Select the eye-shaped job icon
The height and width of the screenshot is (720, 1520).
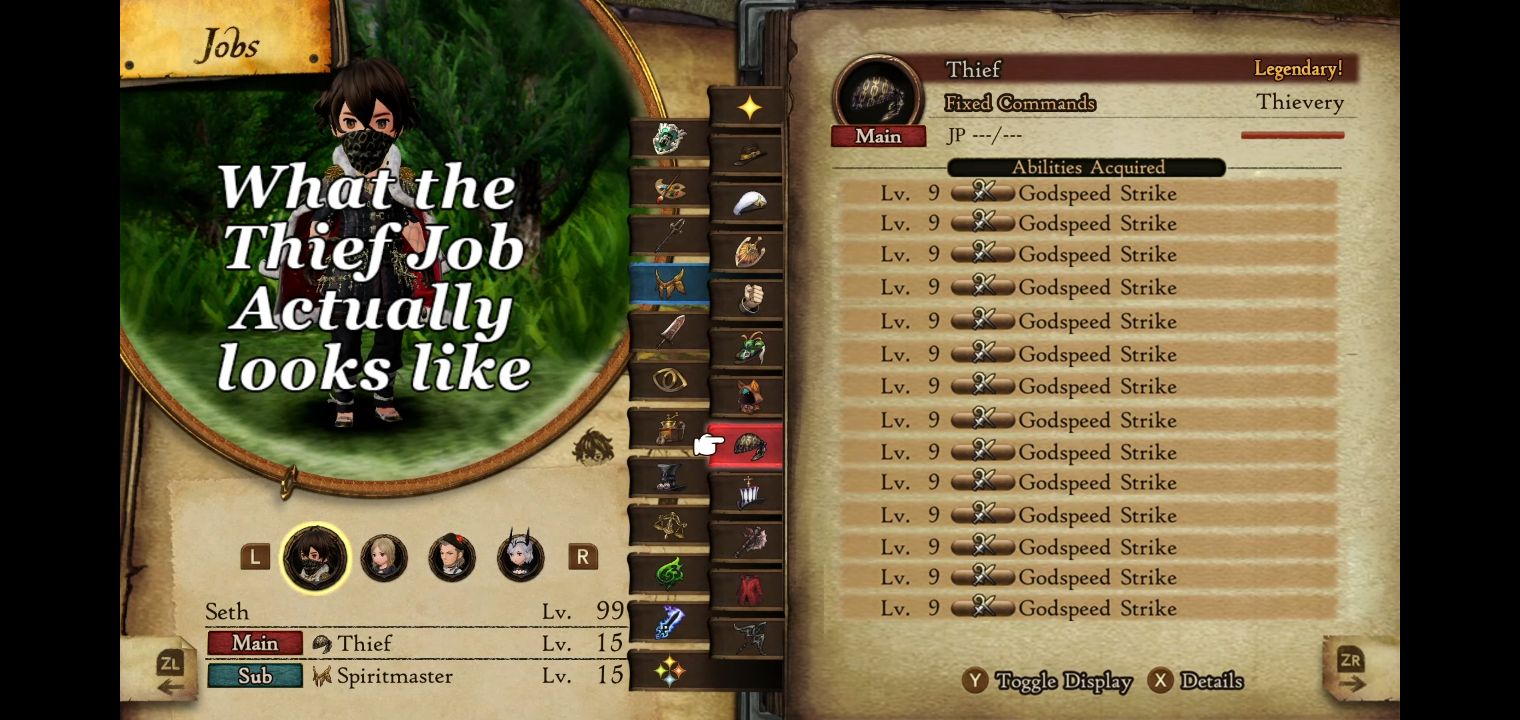pos(668,378)
